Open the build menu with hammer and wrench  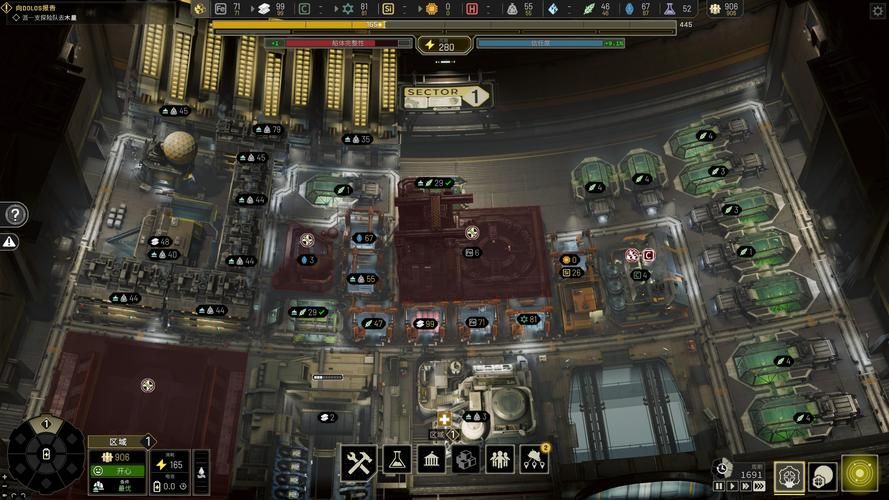[x=358, y=461]
